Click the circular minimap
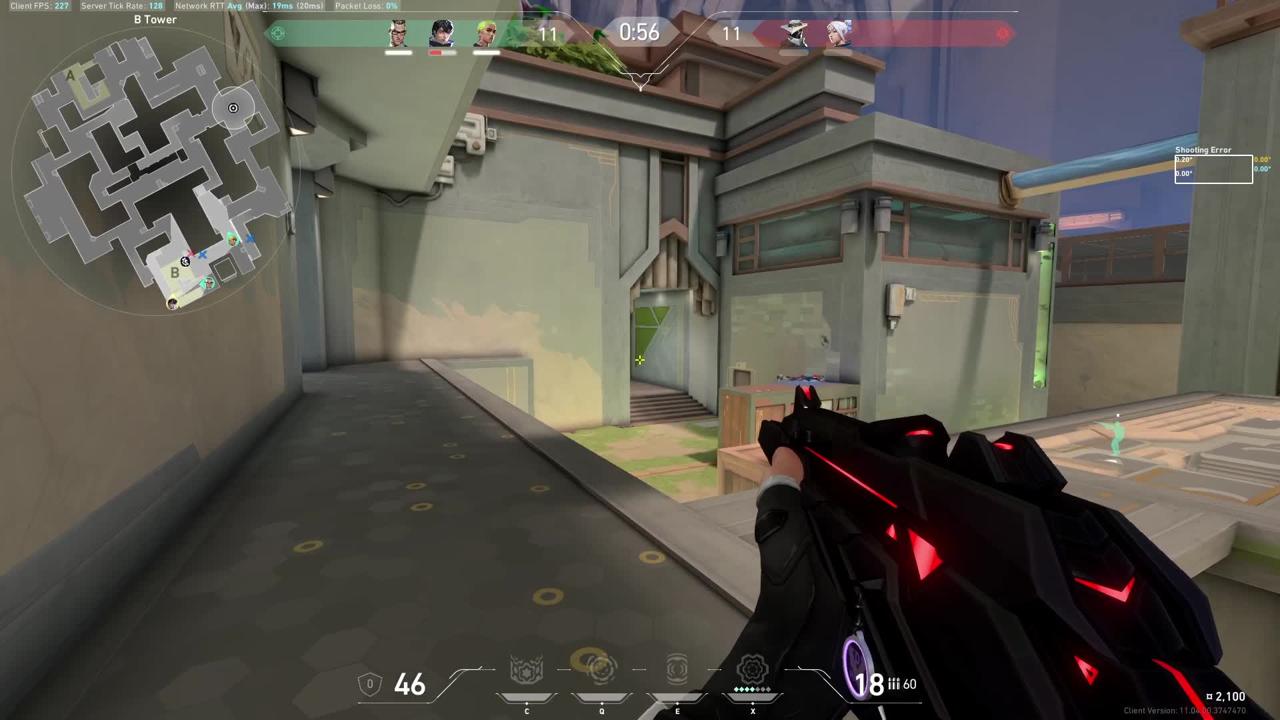This screenshot has height=720, width=1280. tap(155, 170)
